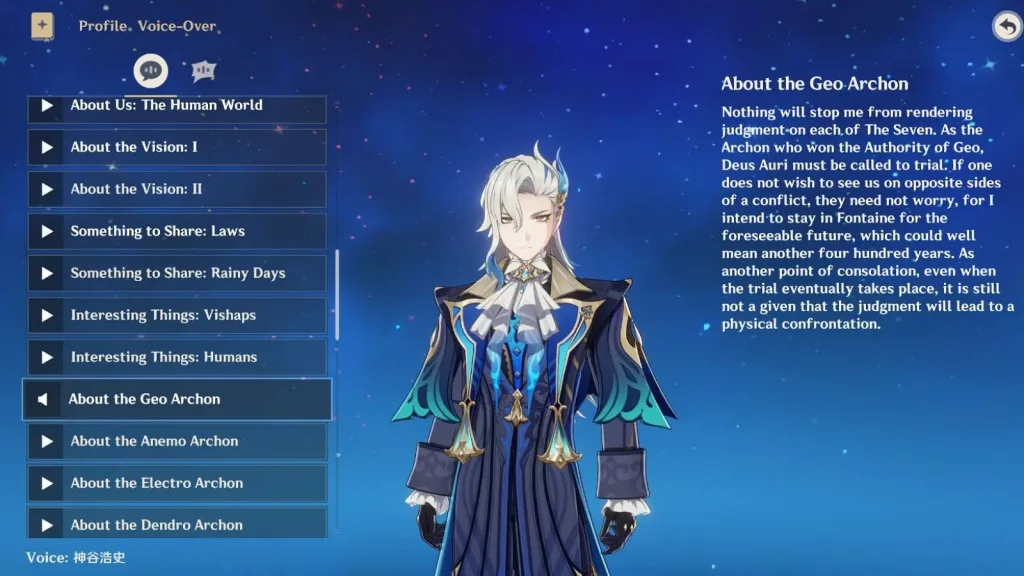Play About the Vision: I voice-over

click(176, 147)
